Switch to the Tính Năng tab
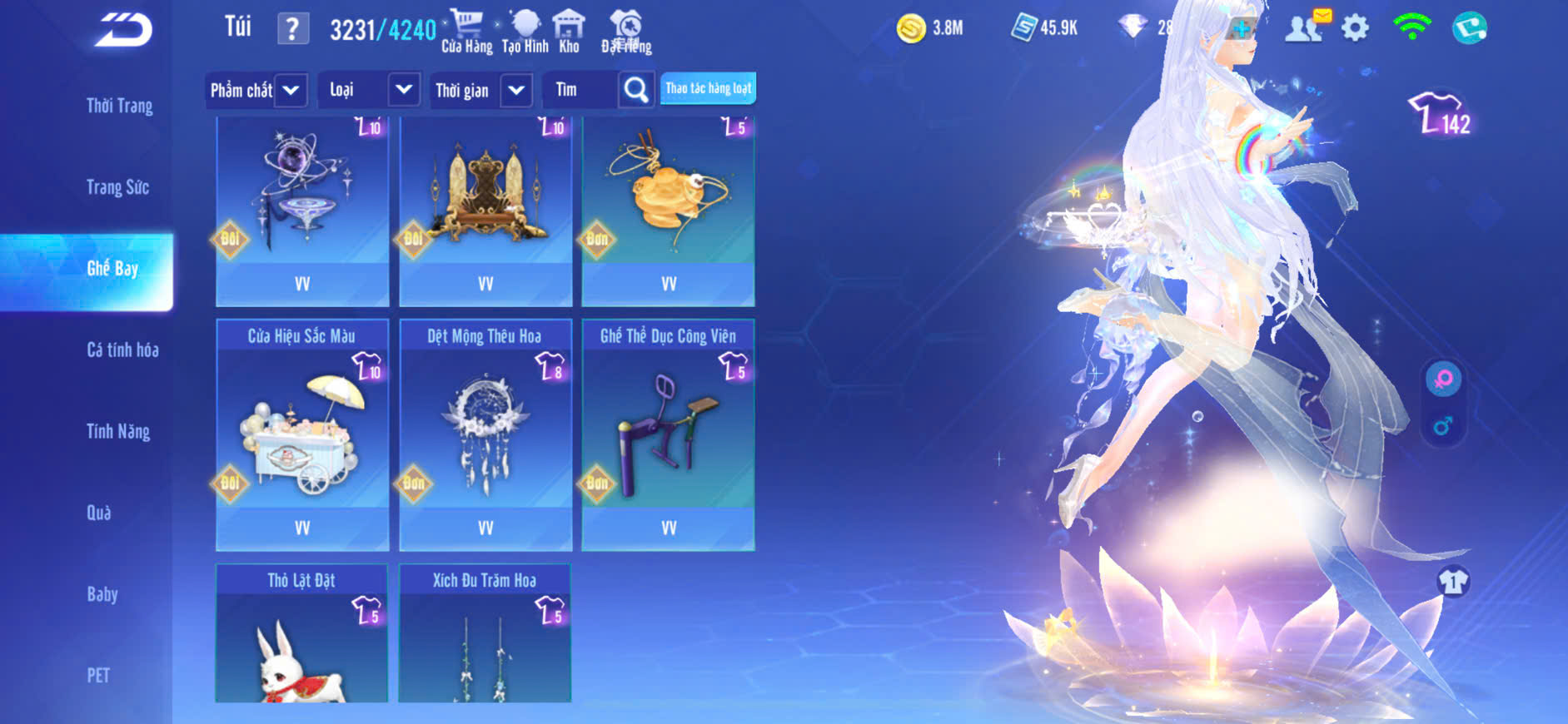Screen dimensions: 1568x724 118,431
